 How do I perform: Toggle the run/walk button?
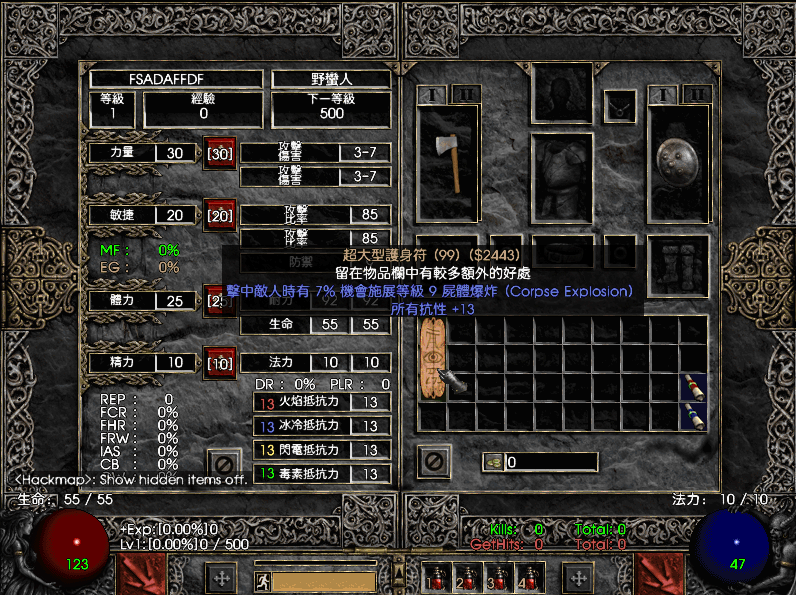click(261, 579)
